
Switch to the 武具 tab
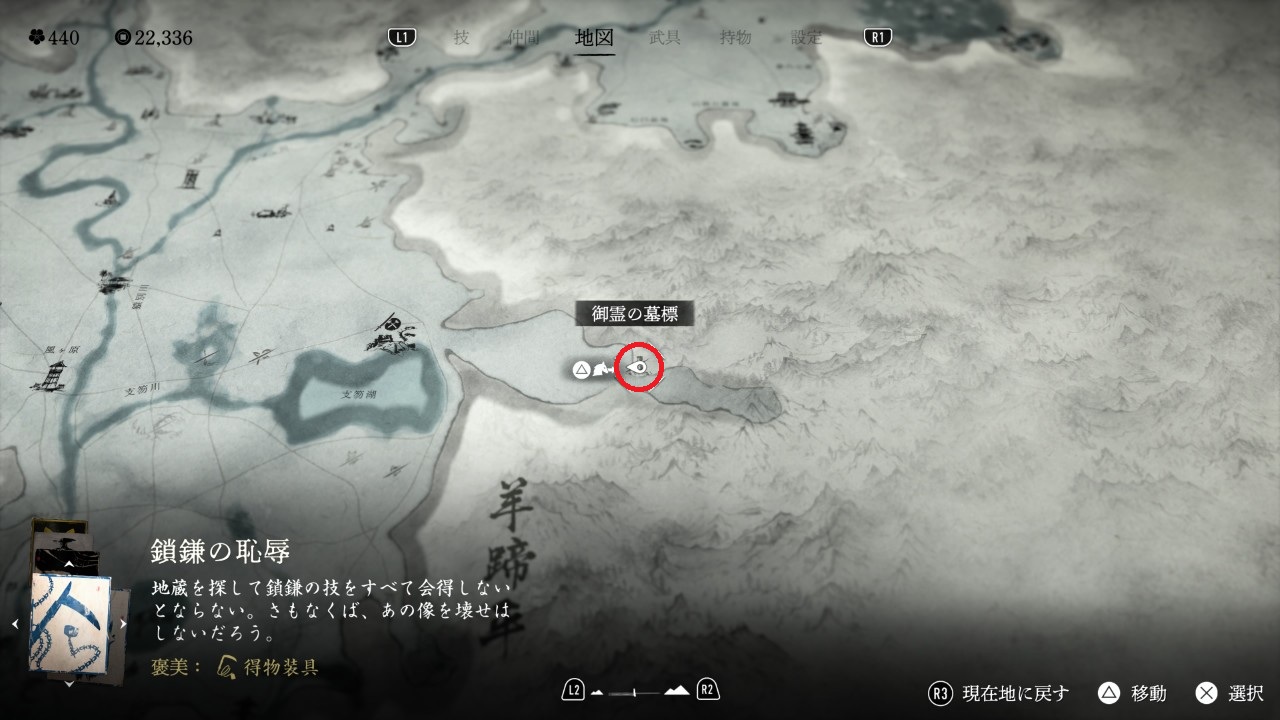(665, 38)
